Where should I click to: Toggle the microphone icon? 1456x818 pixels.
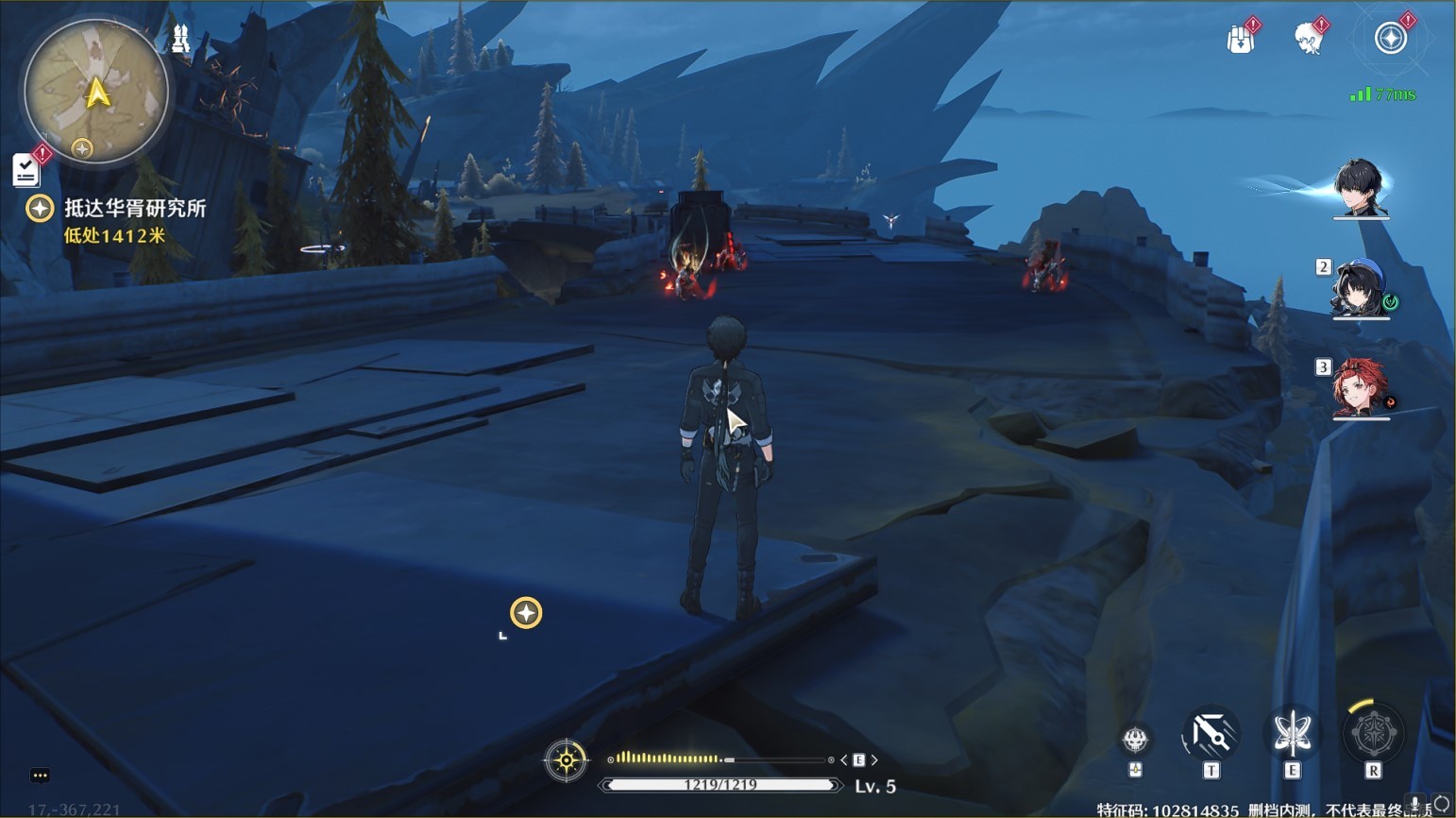pos(1415,804)
